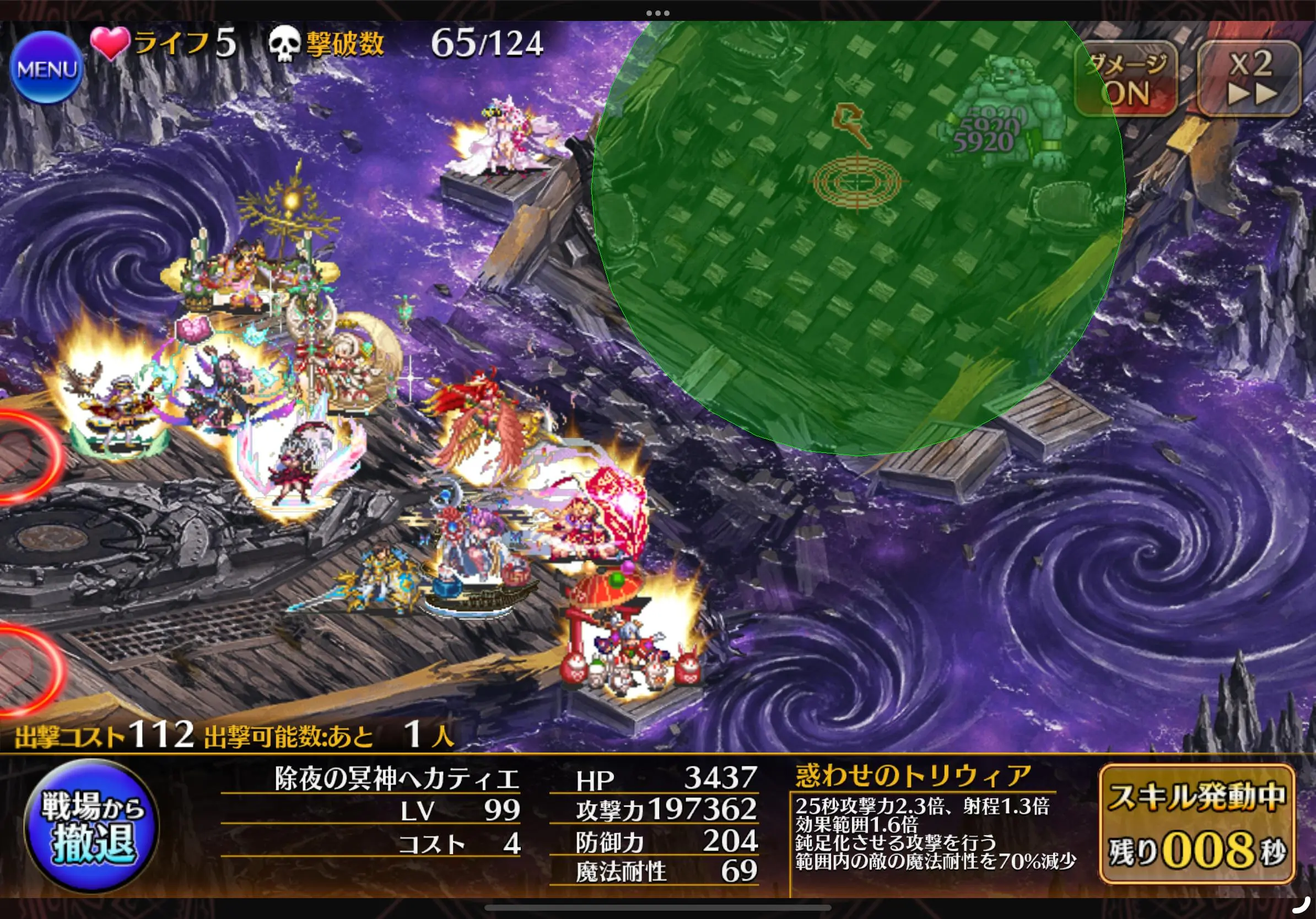Toggle the ダメージ ON damage display
The height and width of the screenshot is (919, 1316).
(x=1126, y=79)
